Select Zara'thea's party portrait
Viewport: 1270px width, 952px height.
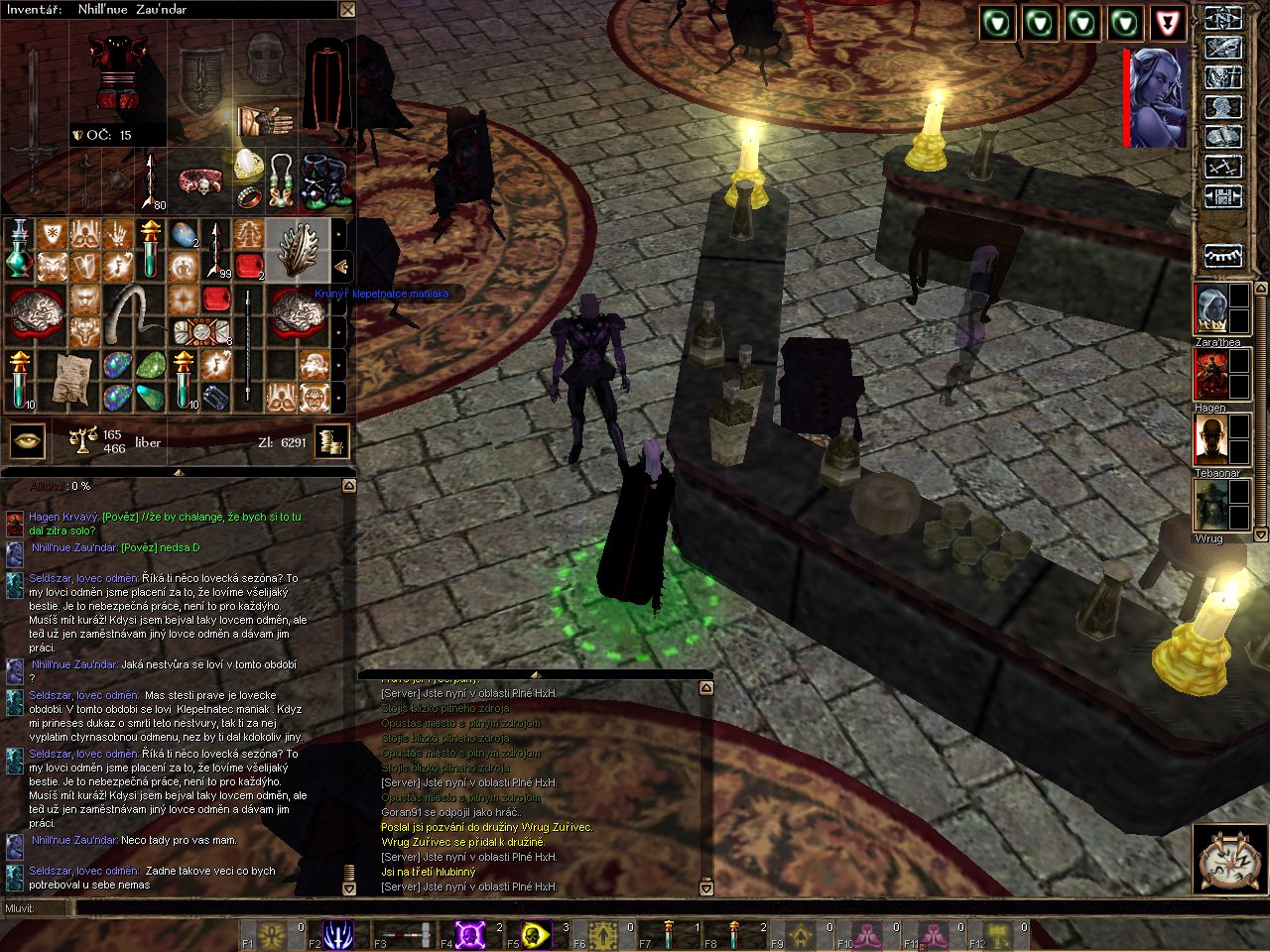pyautogui.click(x=1210, y=309)
